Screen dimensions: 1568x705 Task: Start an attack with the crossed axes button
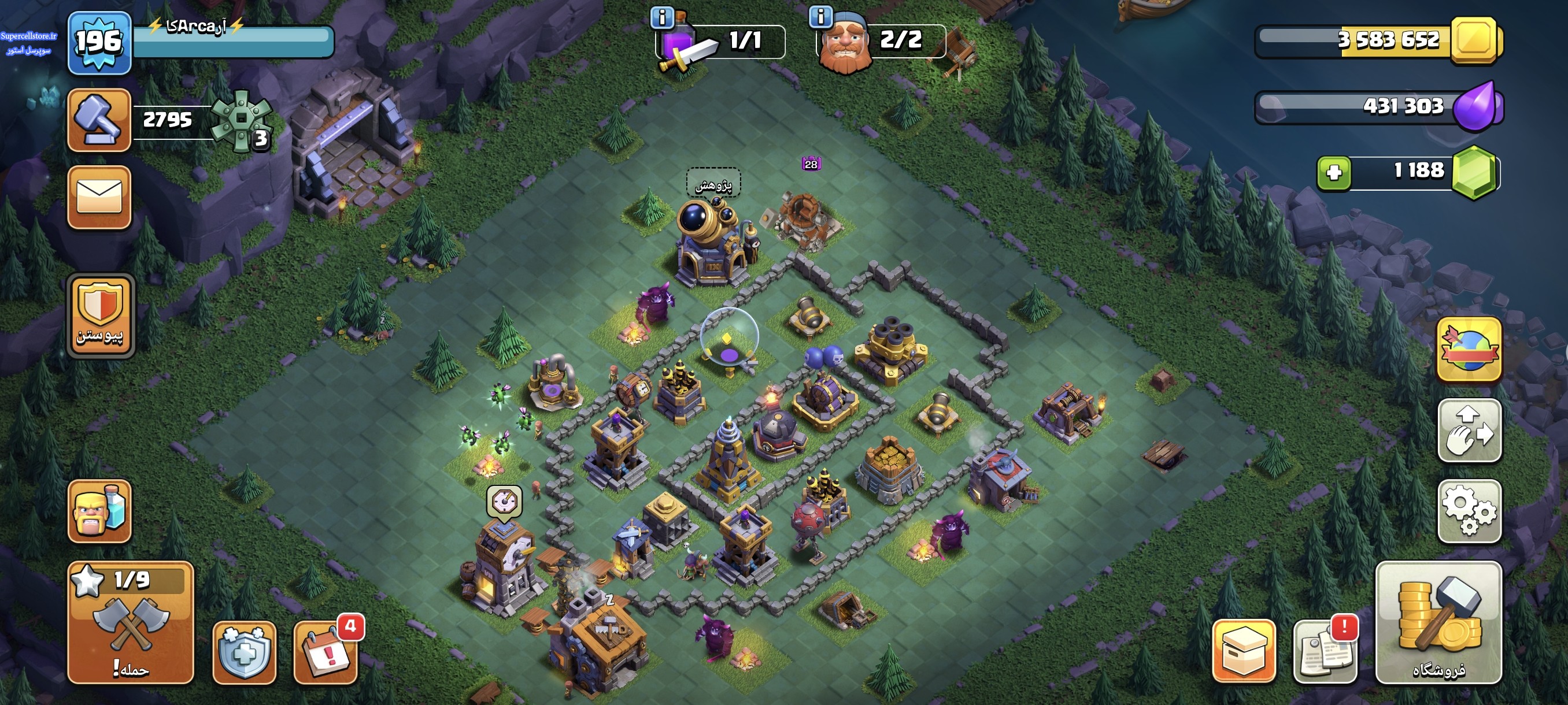coord(130,622)
